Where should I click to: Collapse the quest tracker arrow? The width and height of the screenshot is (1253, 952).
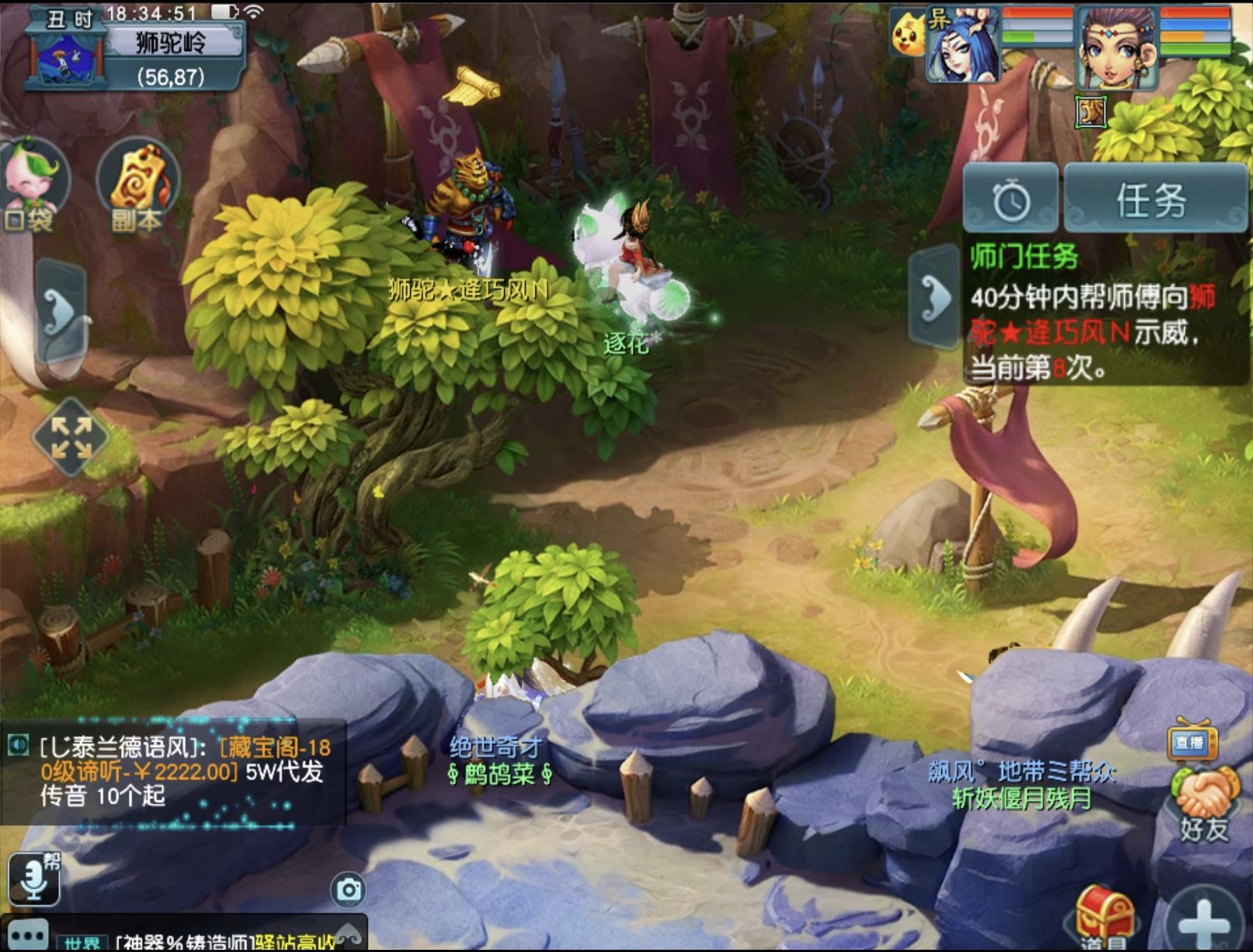coord(935,298)
